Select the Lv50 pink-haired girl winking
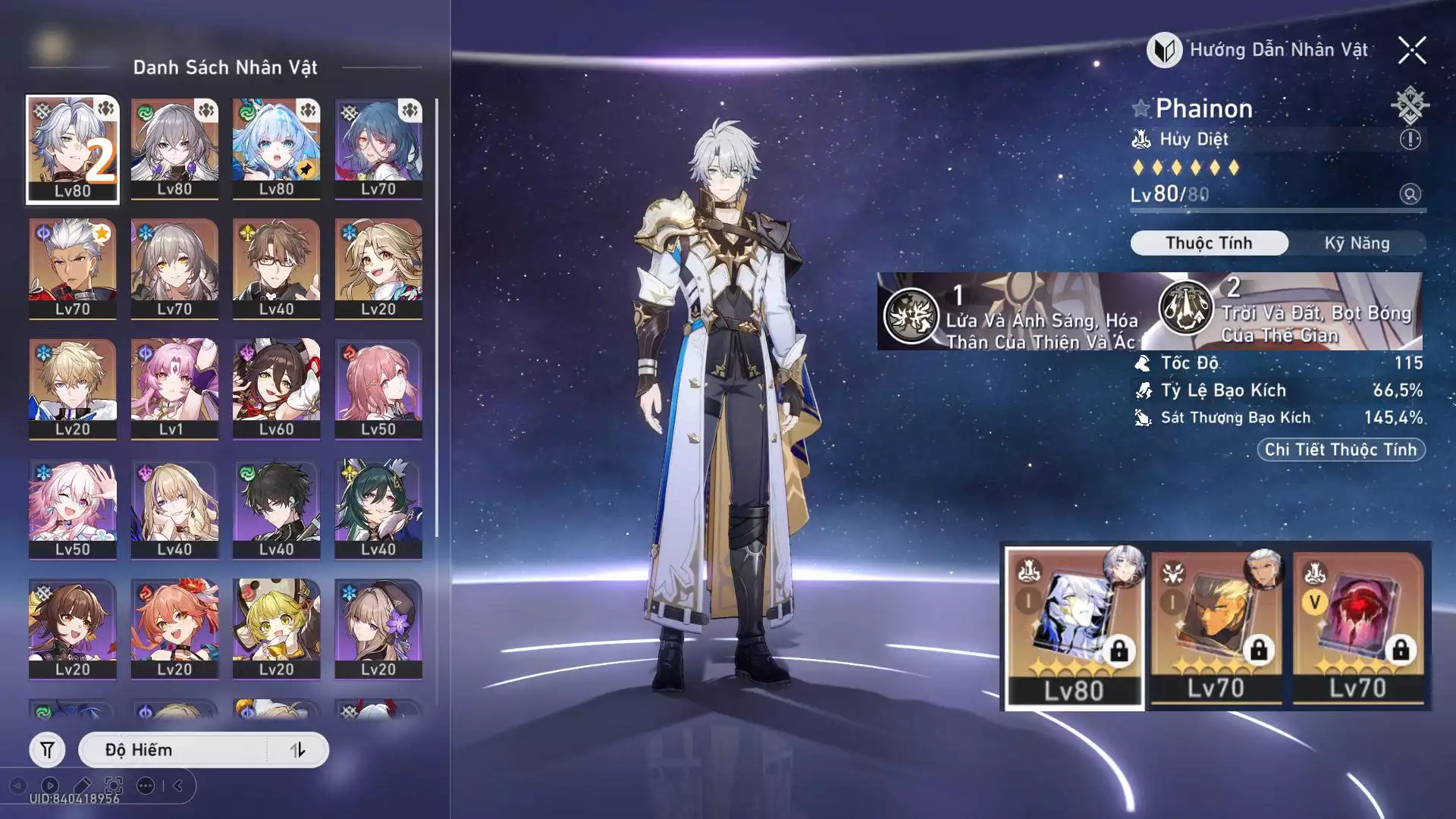The width and height of the screenshot is (1456, 819). pyautogui.click(x=73, y=508)
